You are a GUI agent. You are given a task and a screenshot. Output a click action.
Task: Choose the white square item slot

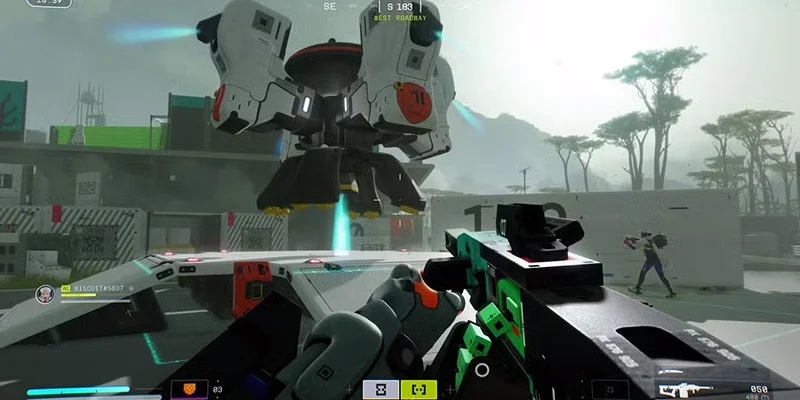[x=380, y=389]
